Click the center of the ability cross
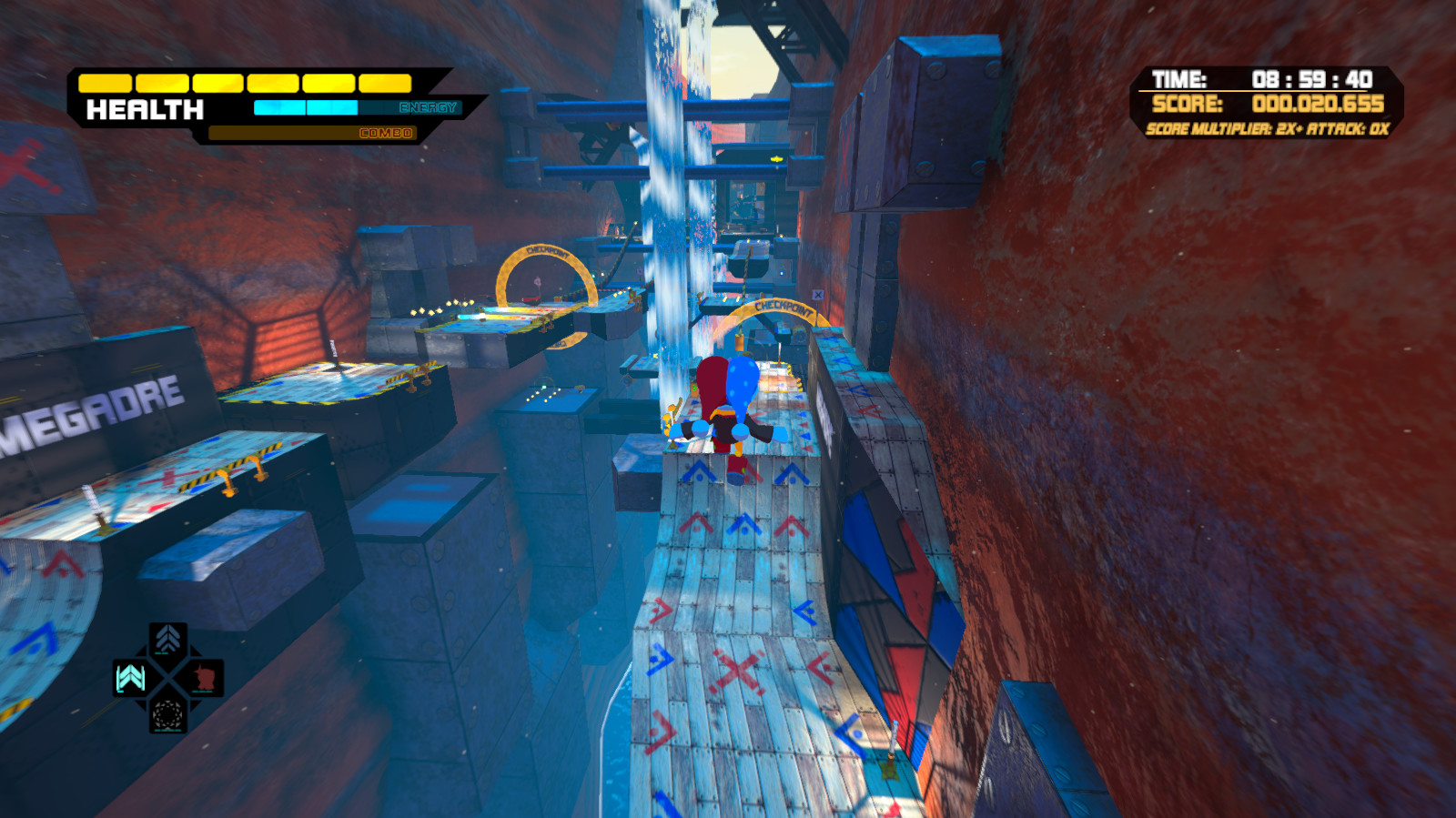Screen dimensions: 1456x818 coord(168,677)
